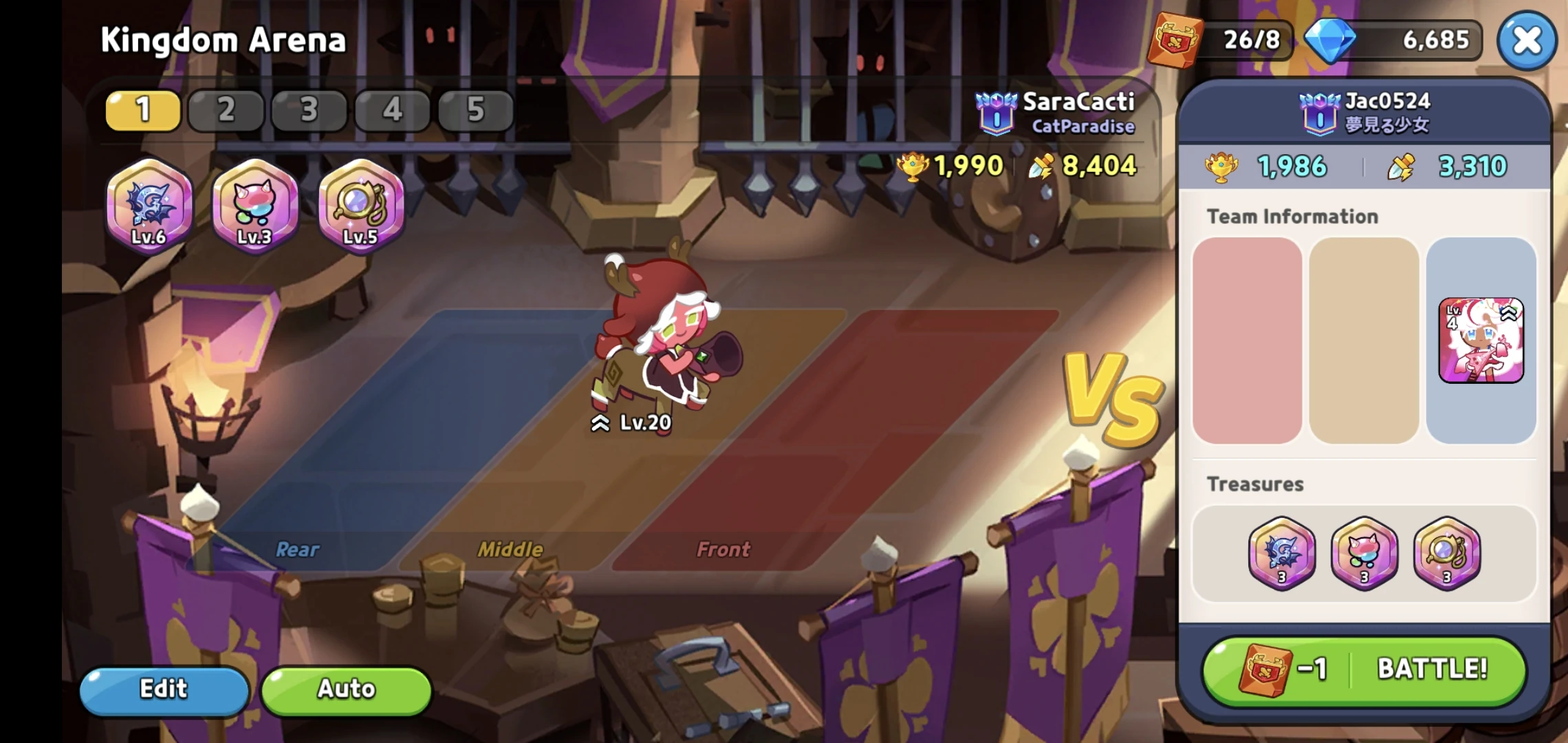This screenshot has width=1568, height=743.
Task: Switch to opponent tab 2
Action: pos(226,110)
